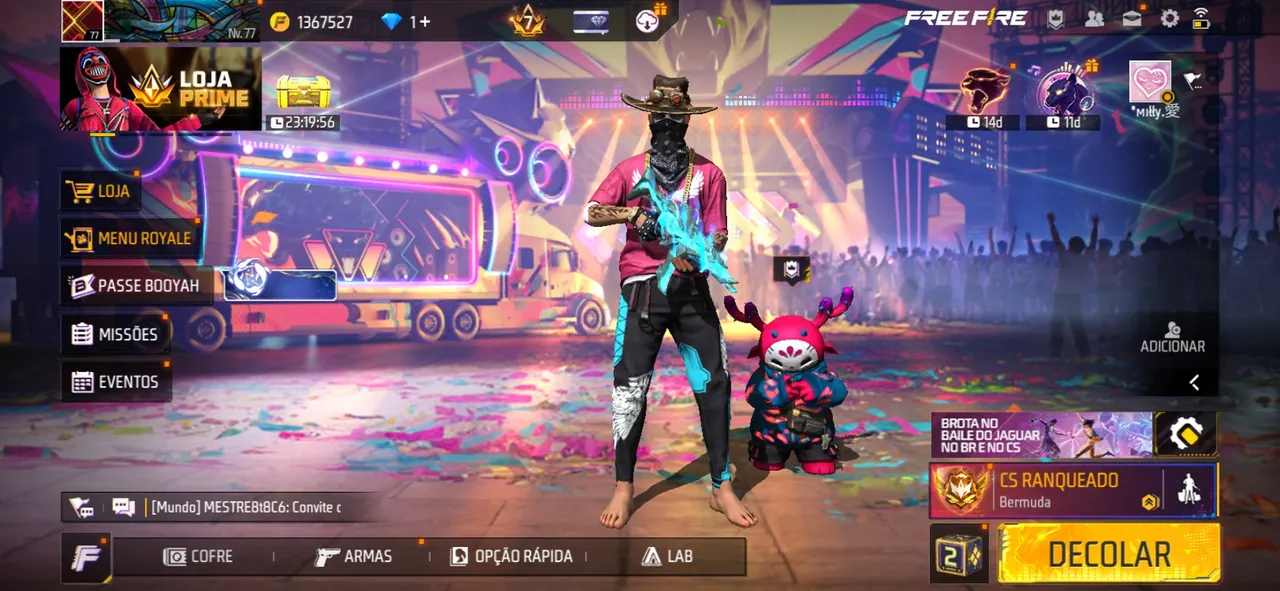Open the world chat message bar
The image size is (1280, 591).
tap(245, 507)
